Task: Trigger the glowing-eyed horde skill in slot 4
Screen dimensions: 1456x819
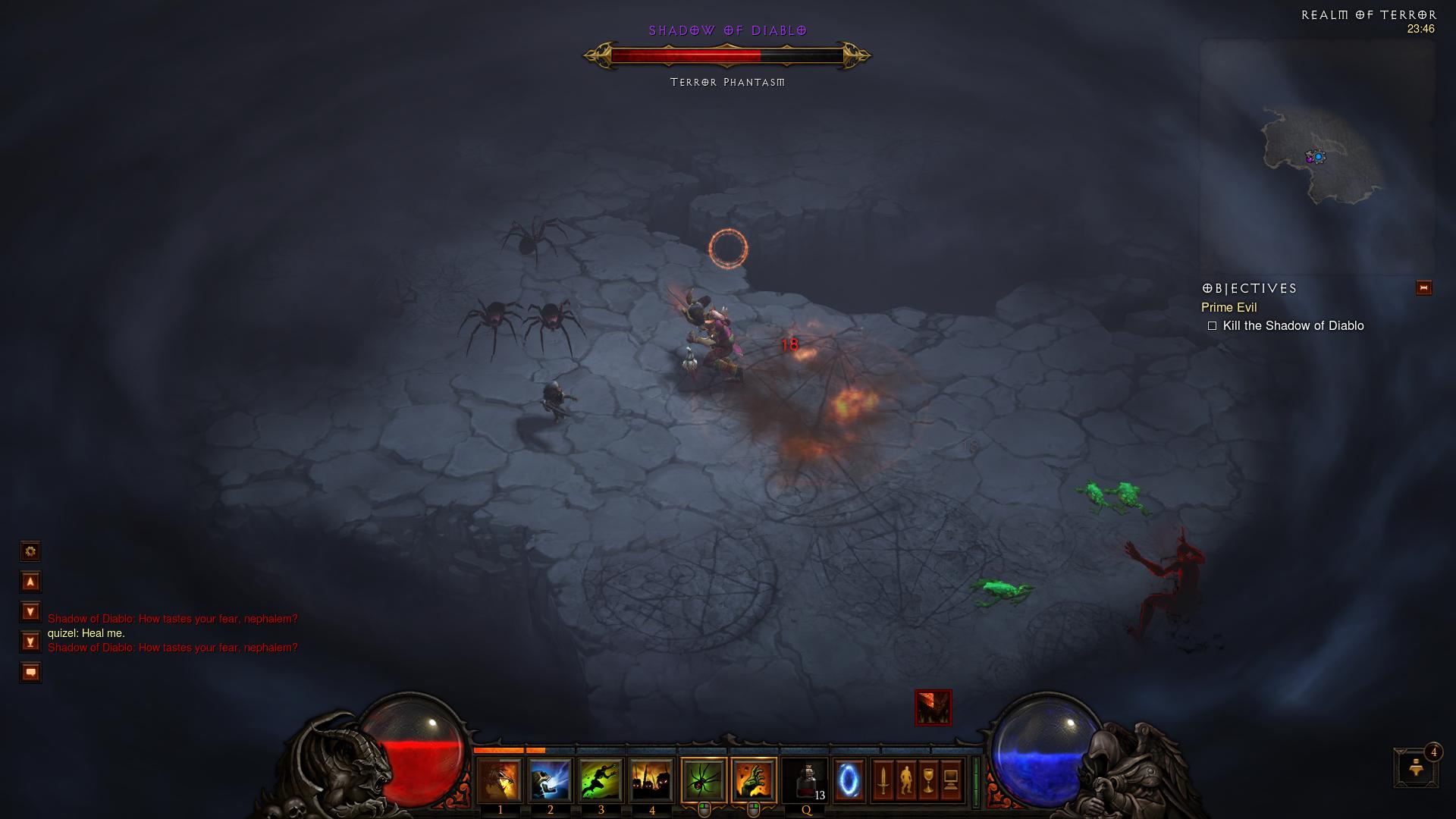Action: point(651,780)
